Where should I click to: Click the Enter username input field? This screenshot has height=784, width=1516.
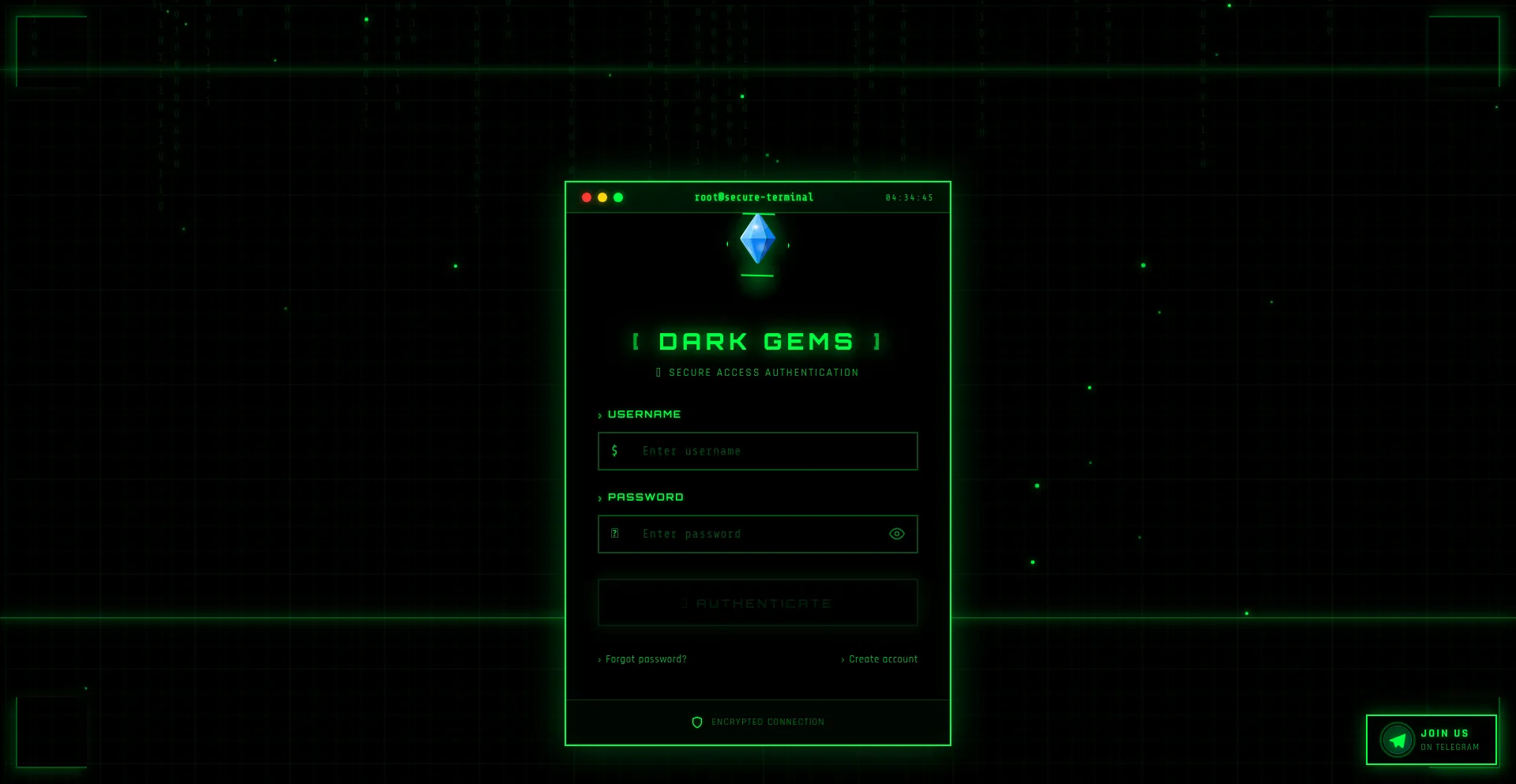[757, 451]
